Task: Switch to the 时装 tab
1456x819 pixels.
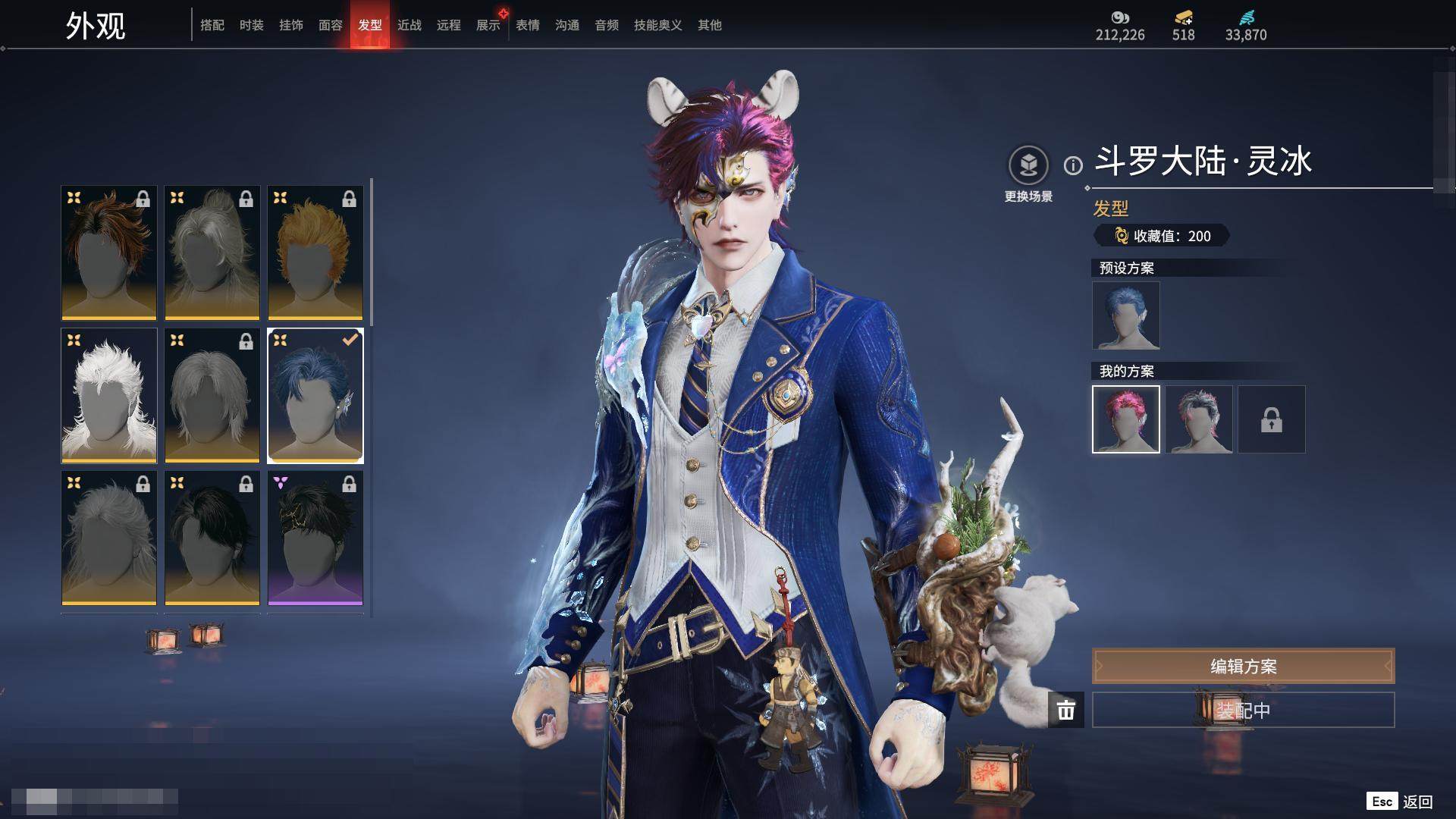Action: [251, 25]
